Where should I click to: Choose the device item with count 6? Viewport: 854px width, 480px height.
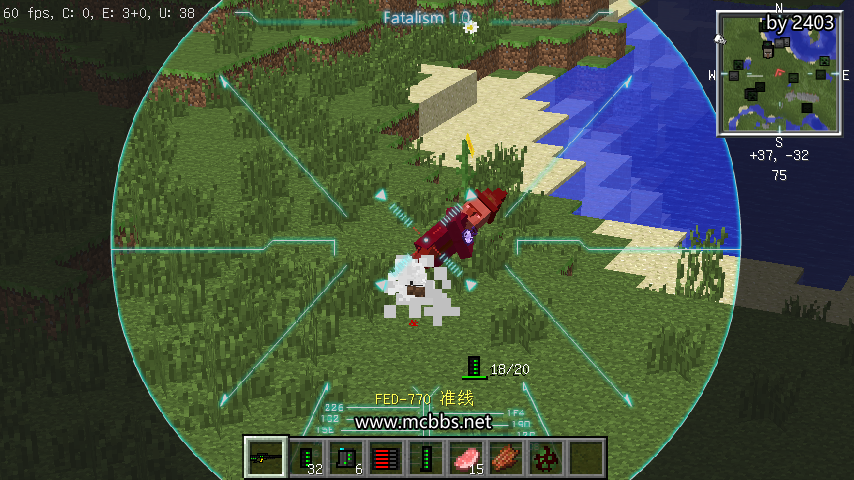pos(347,458)
